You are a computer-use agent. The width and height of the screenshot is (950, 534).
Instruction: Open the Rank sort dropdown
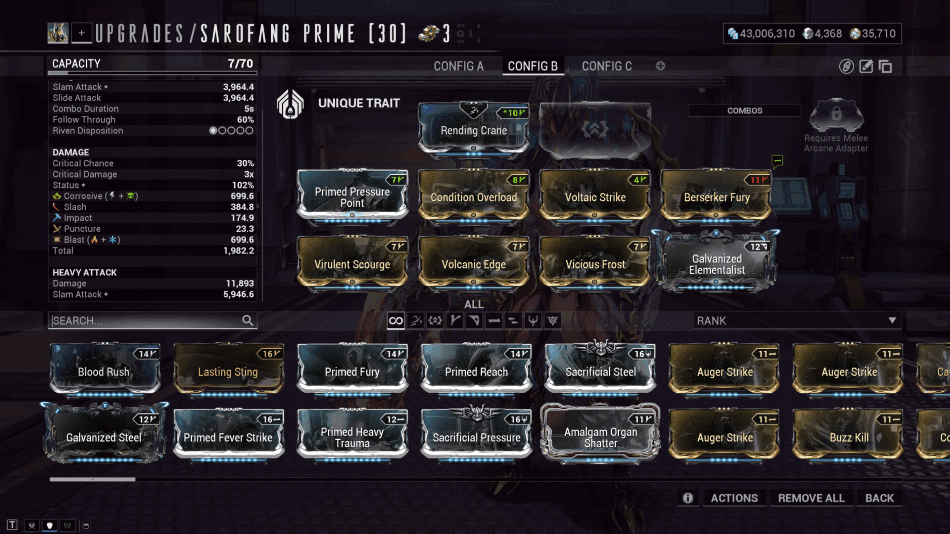coord(797,321)
